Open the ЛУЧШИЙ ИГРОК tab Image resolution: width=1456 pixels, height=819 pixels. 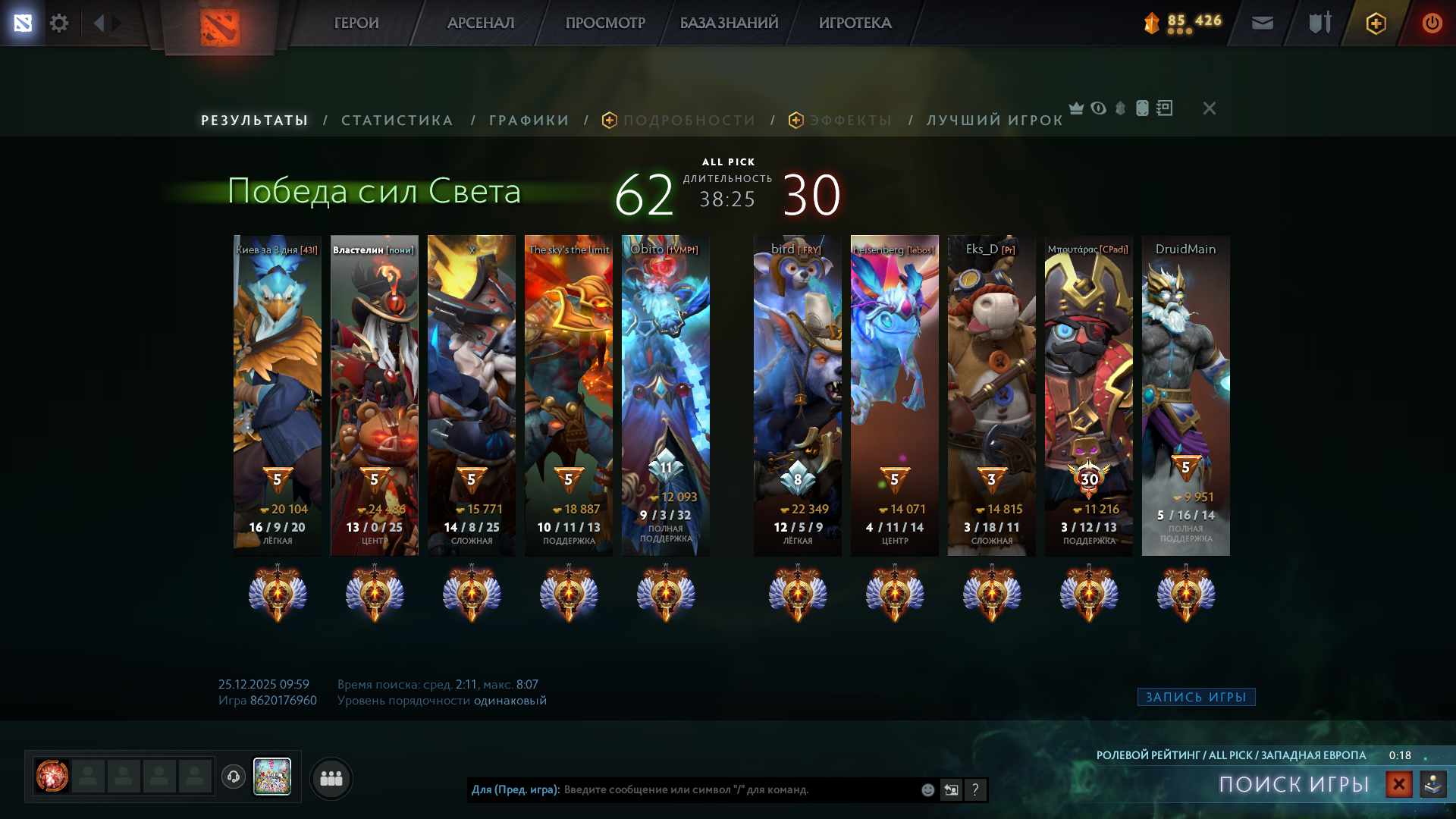(994, 121)
